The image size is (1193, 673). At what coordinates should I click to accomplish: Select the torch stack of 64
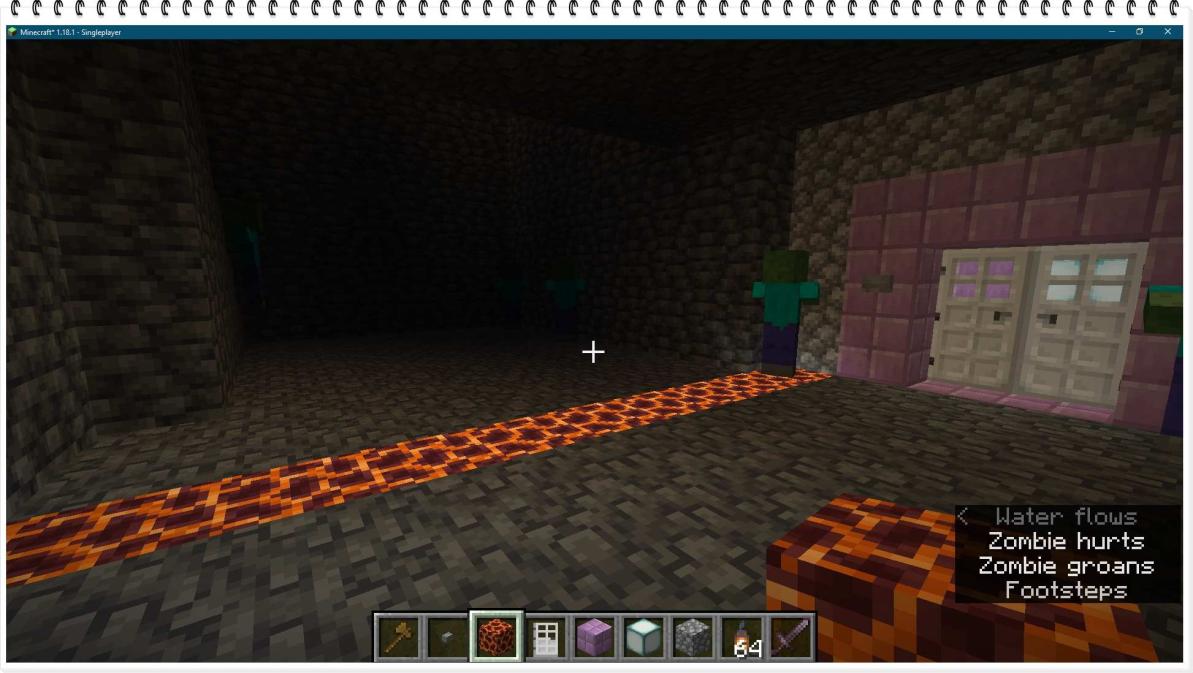click(742, 637)
